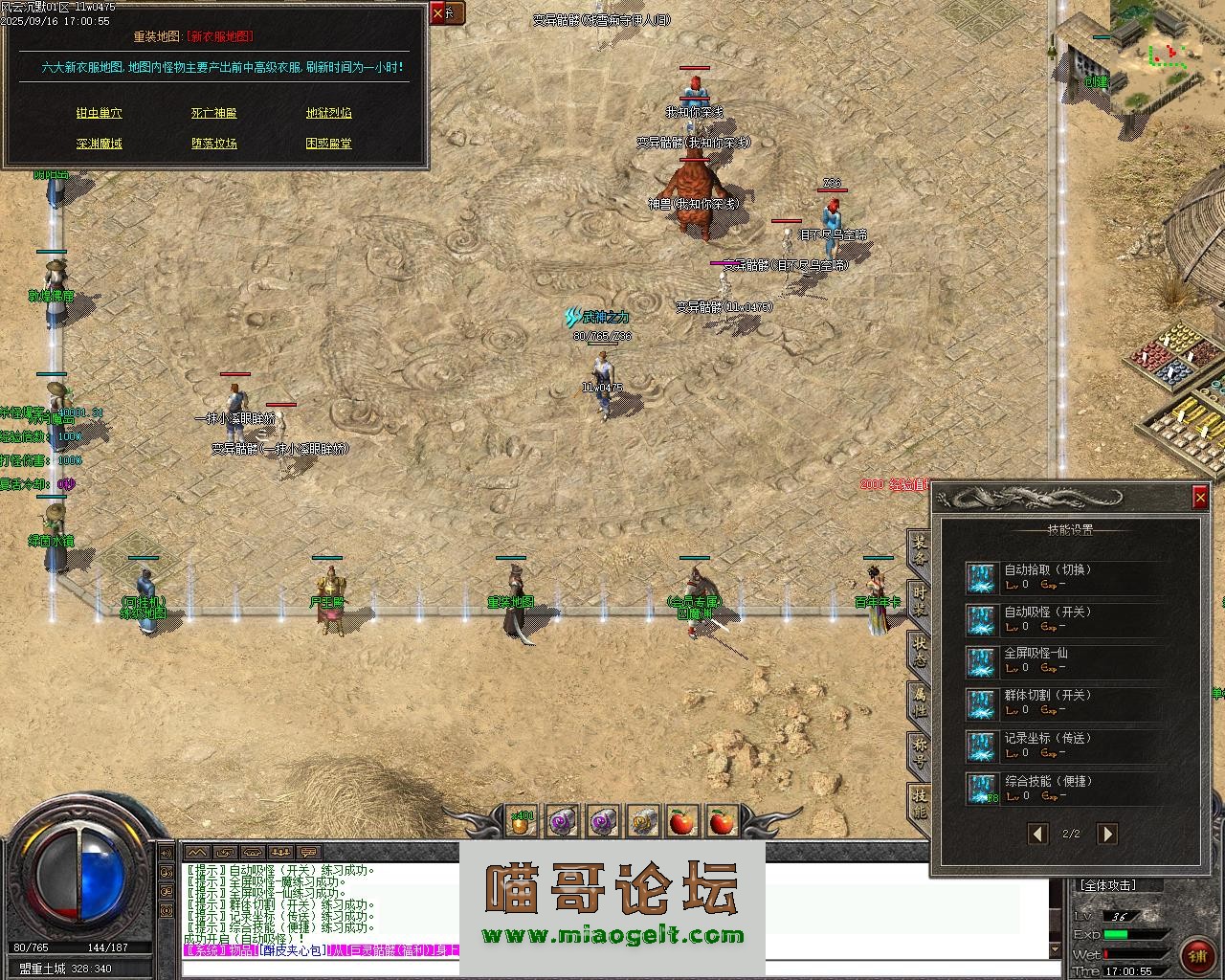Choose the 记录坐标（传送）skill
The height and width of the screenshot is (980, 1225).
(x=981, y=746)
